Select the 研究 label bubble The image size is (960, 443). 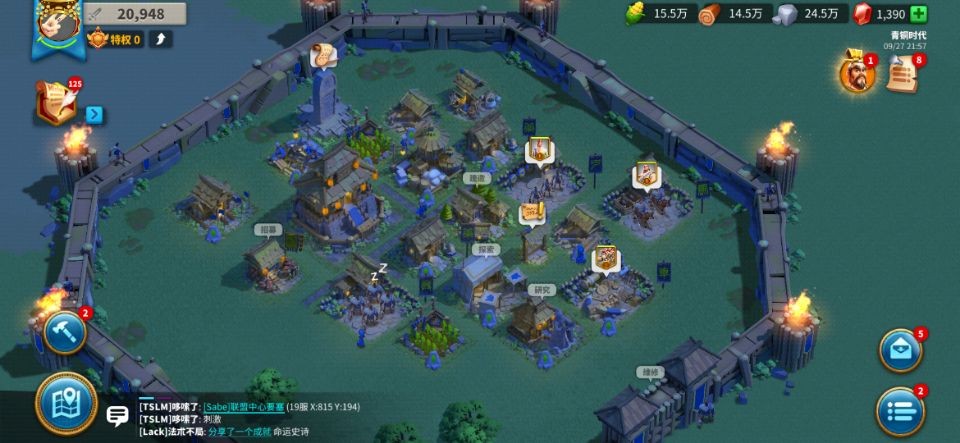tap(540, 290)
